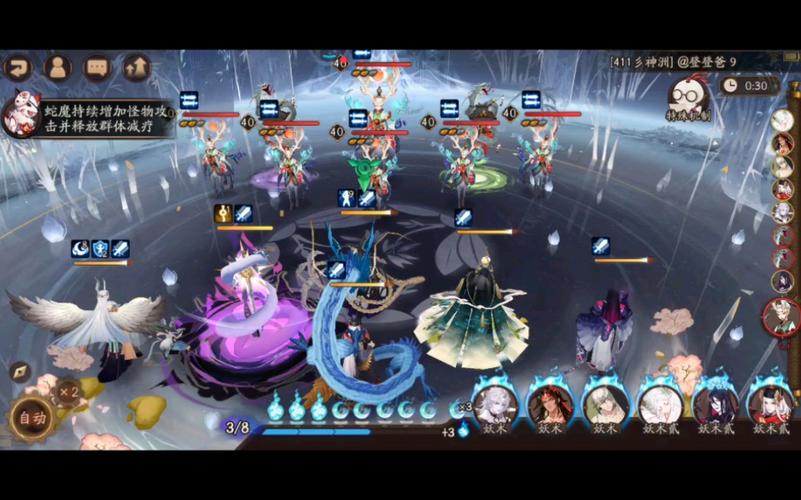Choose the pale short-haired 妖术 skill portrait
This screenshot has height=500, width=801.
605,404
